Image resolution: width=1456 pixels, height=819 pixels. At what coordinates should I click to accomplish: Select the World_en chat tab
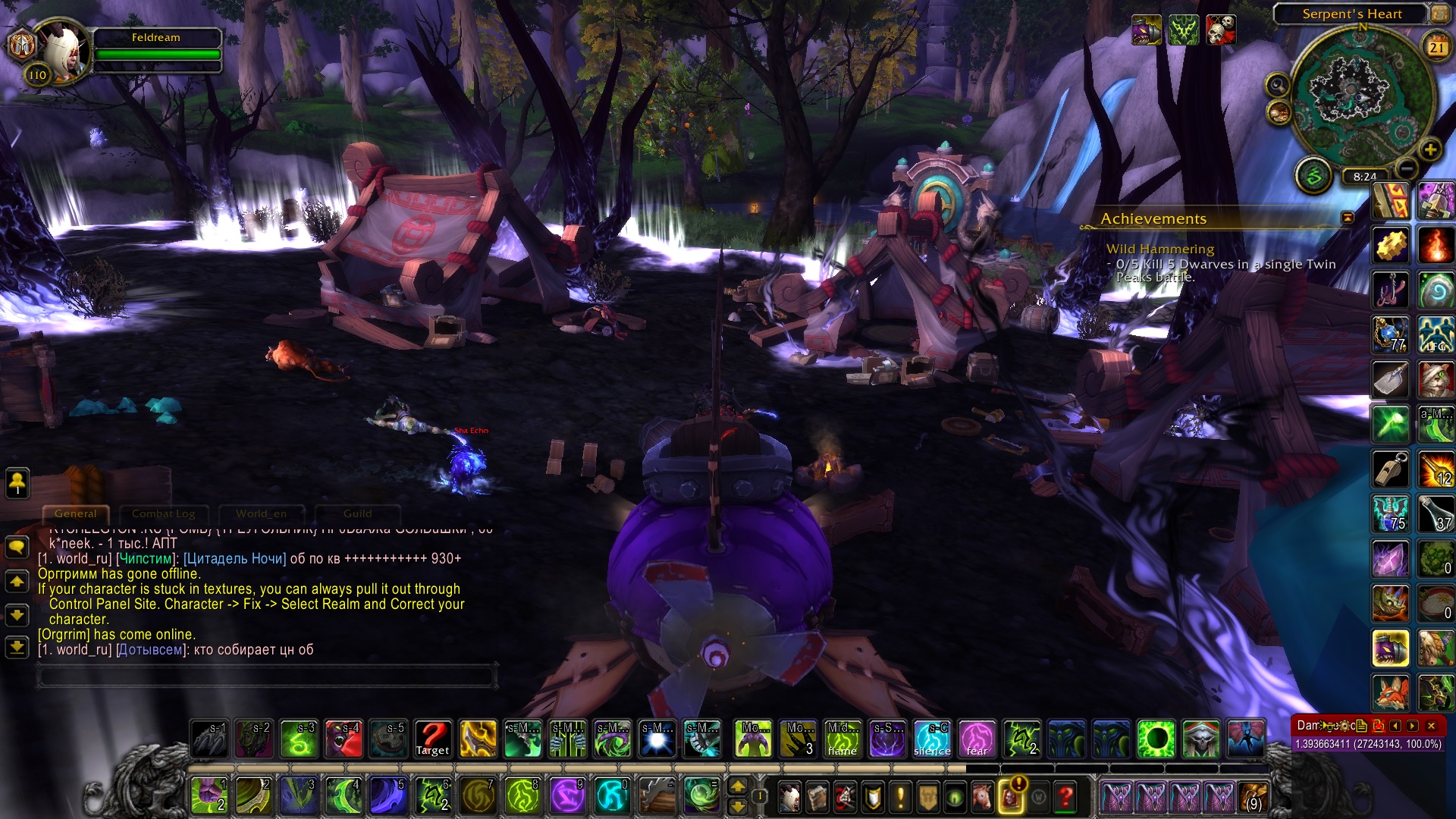(261, 514)
